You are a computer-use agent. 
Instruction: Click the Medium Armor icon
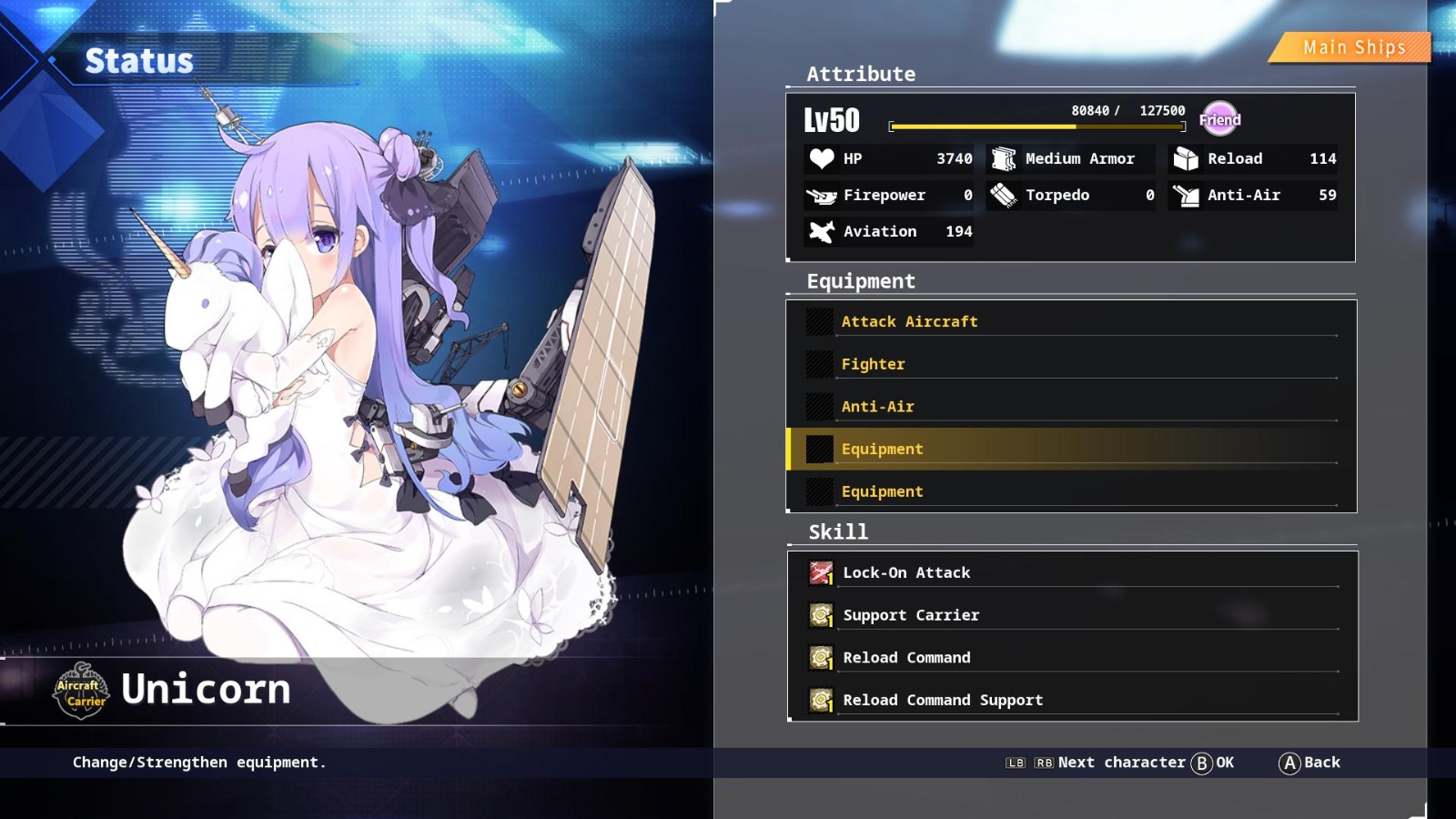point(1004,158)
